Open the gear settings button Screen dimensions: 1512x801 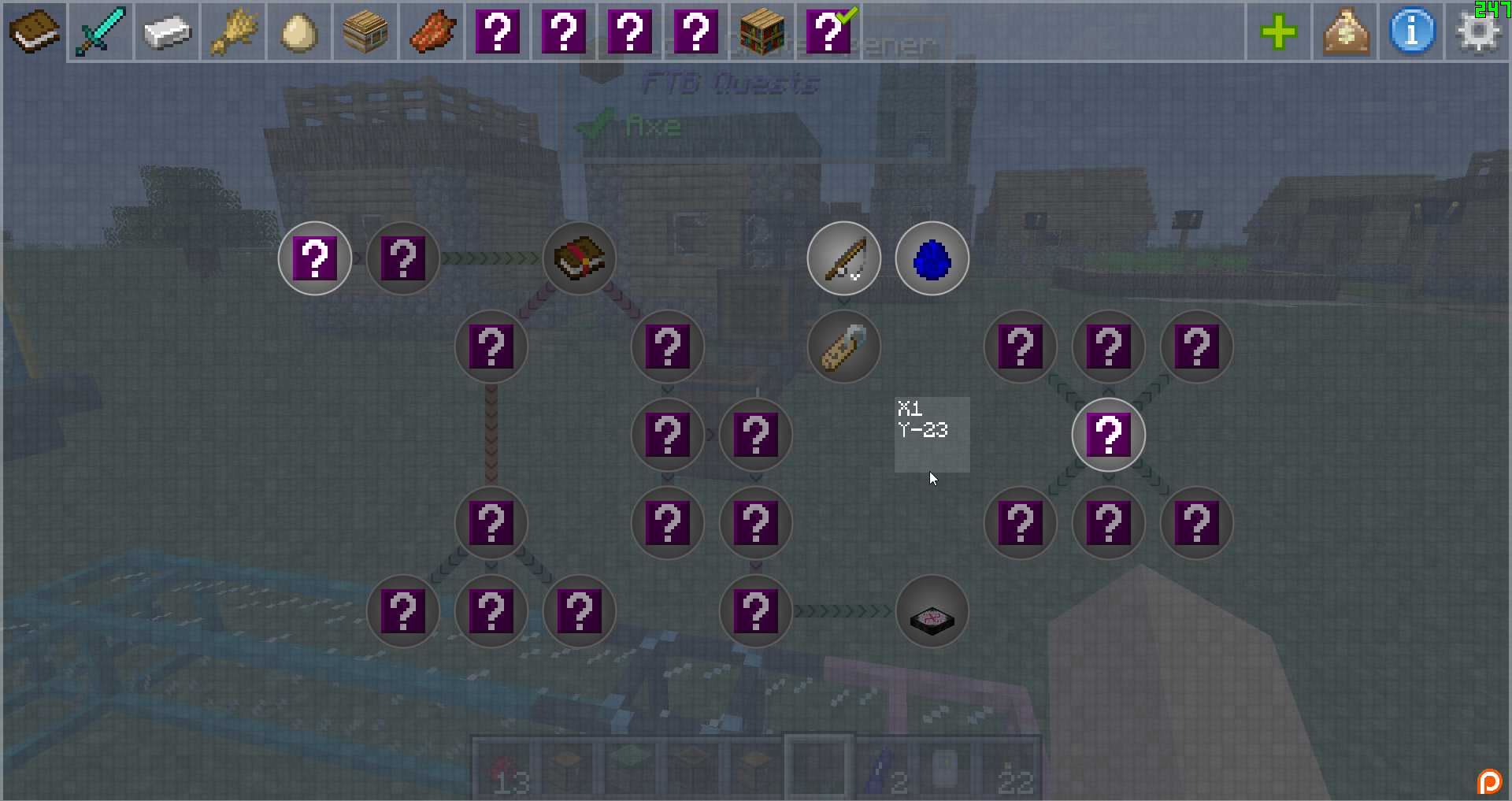point(1478,32)
